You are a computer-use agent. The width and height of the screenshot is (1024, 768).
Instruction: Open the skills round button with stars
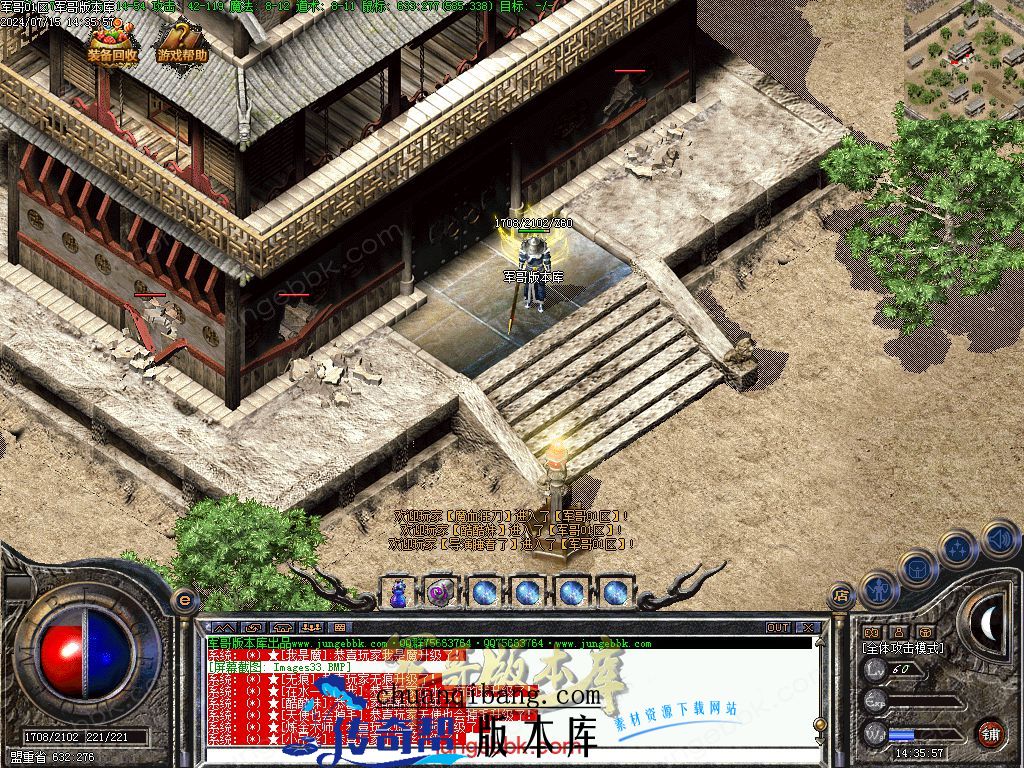point(958,548)
